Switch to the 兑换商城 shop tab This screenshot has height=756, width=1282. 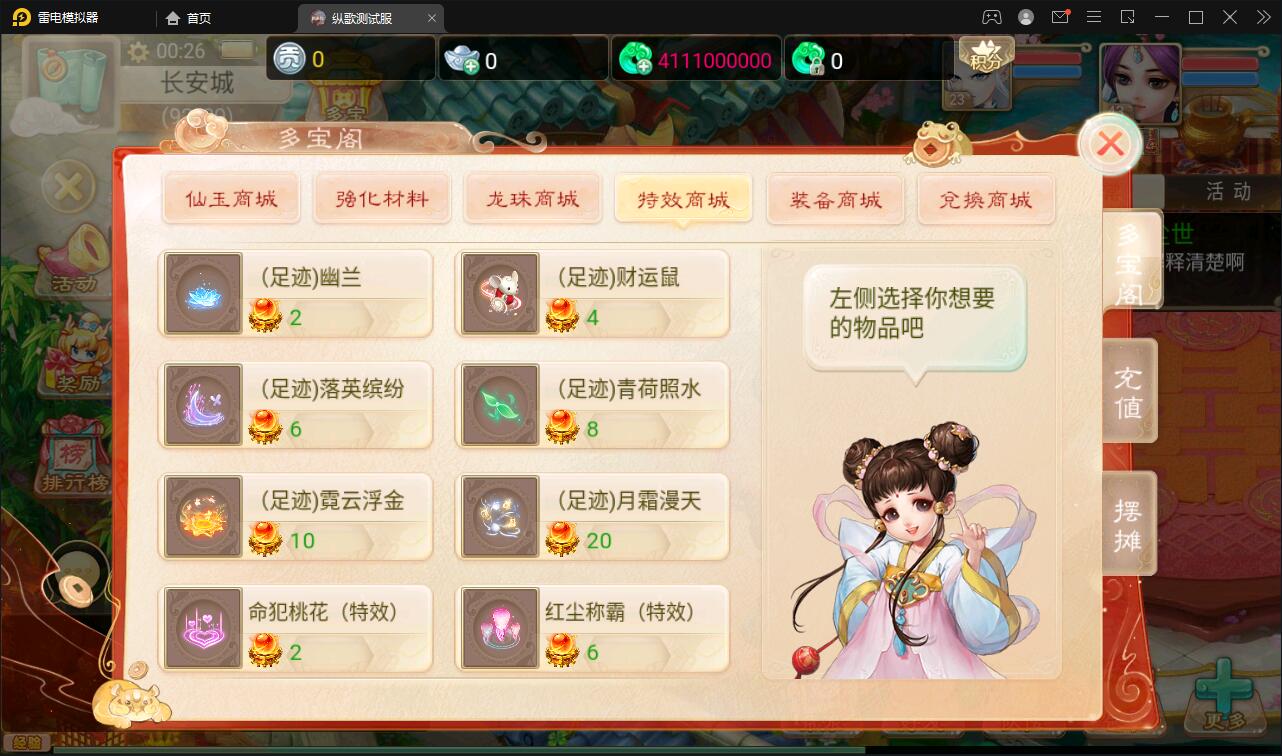coord(986,199)
